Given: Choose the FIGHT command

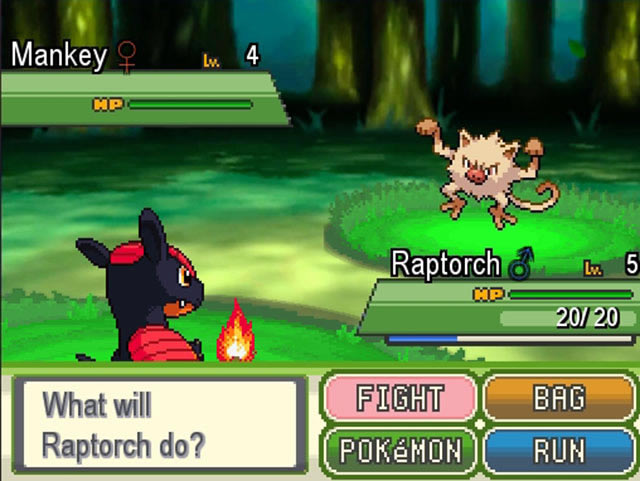Looking at the screenshot, I should tap(399, 399).
